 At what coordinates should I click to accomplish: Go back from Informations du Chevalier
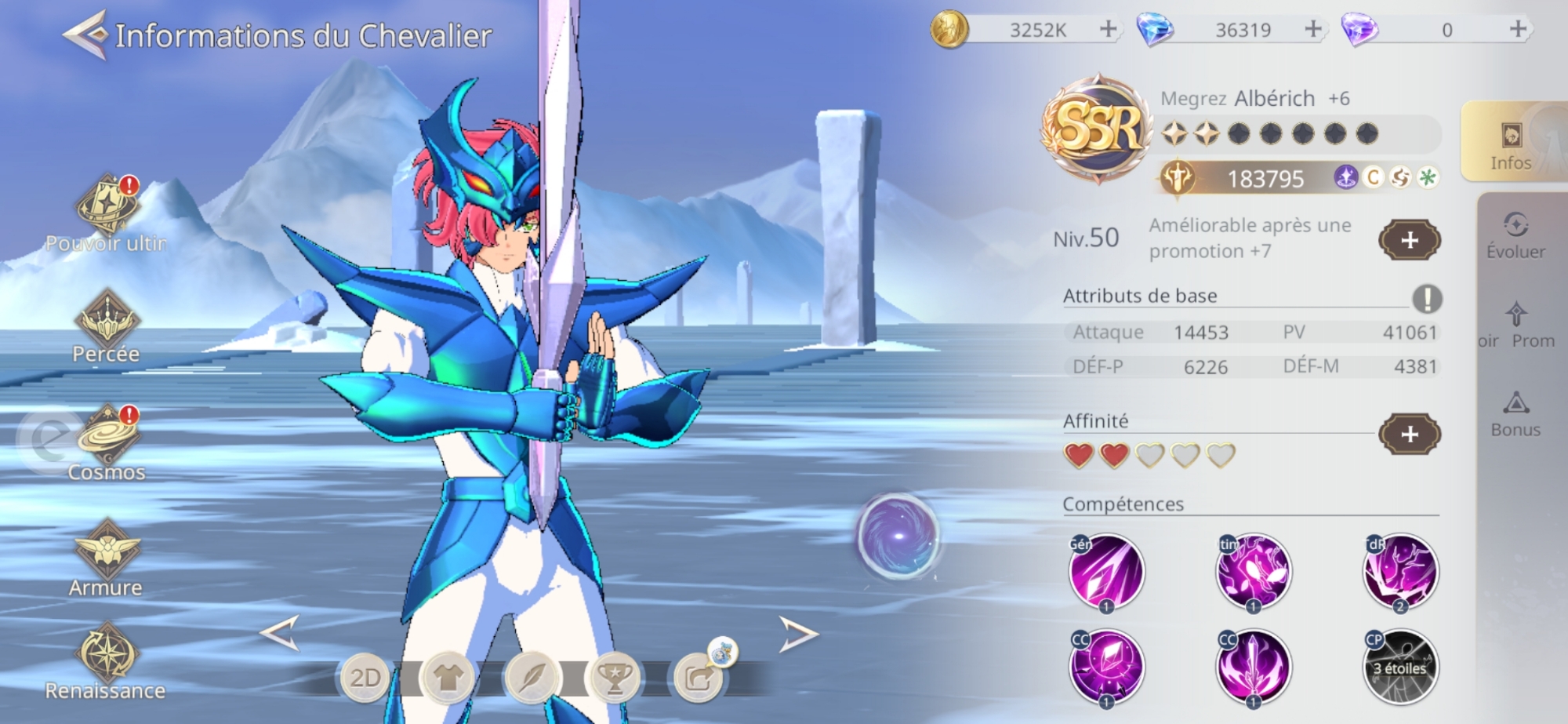click(85, 35)
